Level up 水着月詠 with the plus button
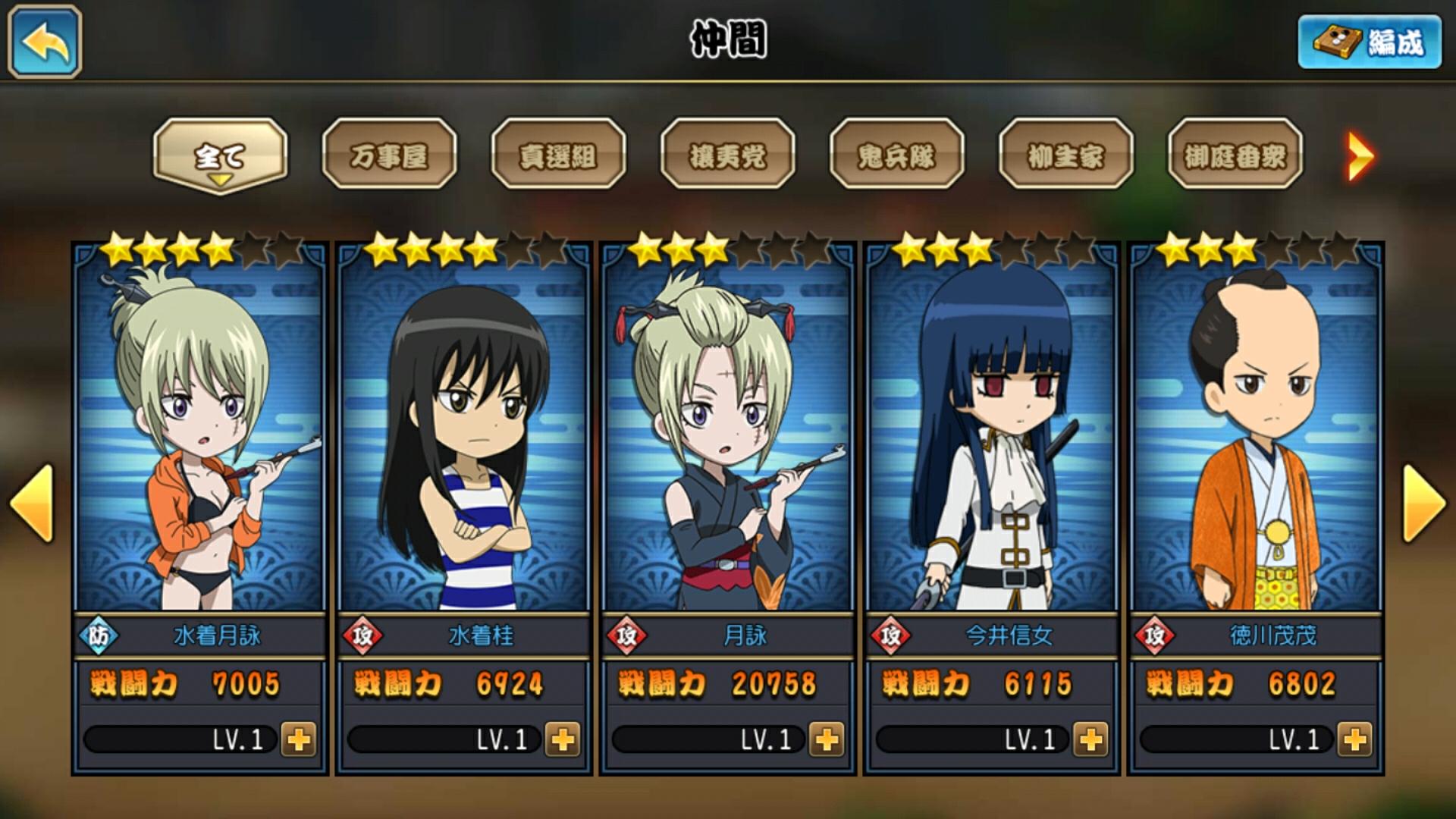Viewport: 1456px width, 819px height. pyautogui.click(x=298, y=739)
